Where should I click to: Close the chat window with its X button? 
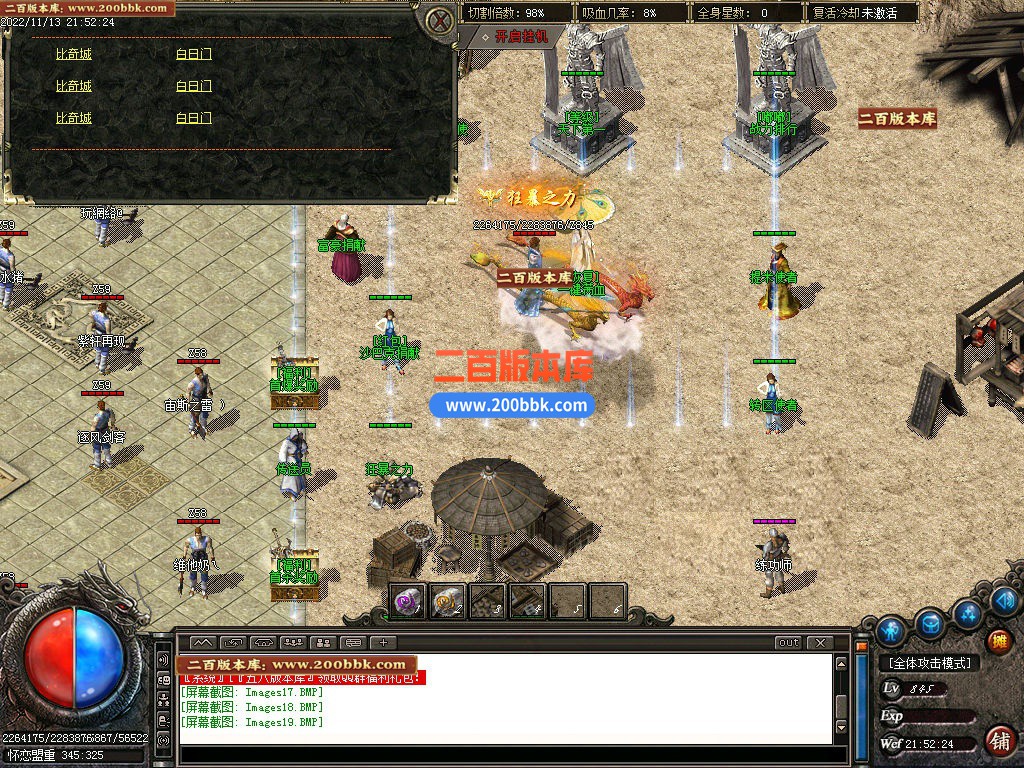(x=820, y=643)
